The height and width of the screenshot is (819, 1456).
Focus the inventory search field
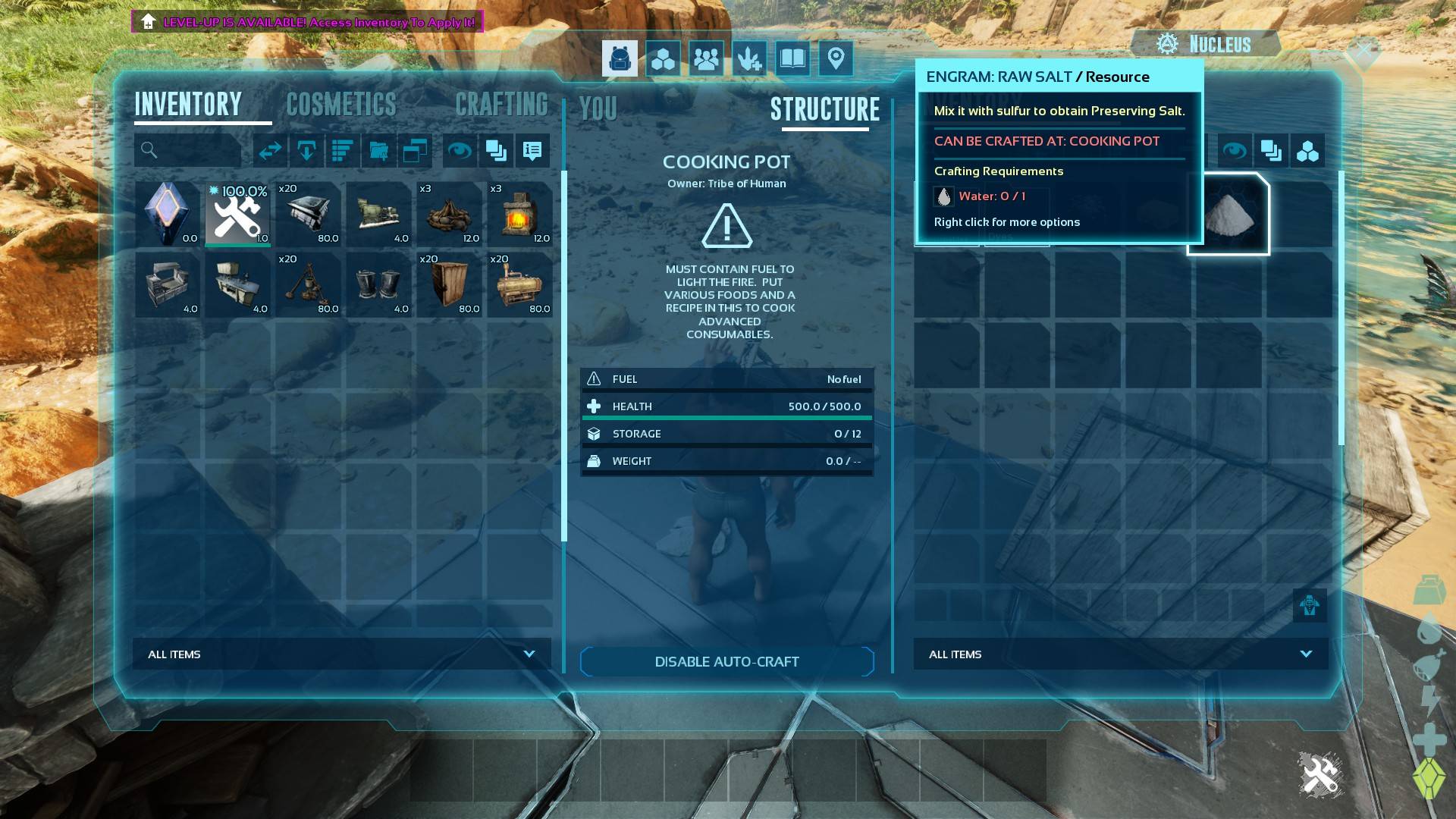point(194,151)
